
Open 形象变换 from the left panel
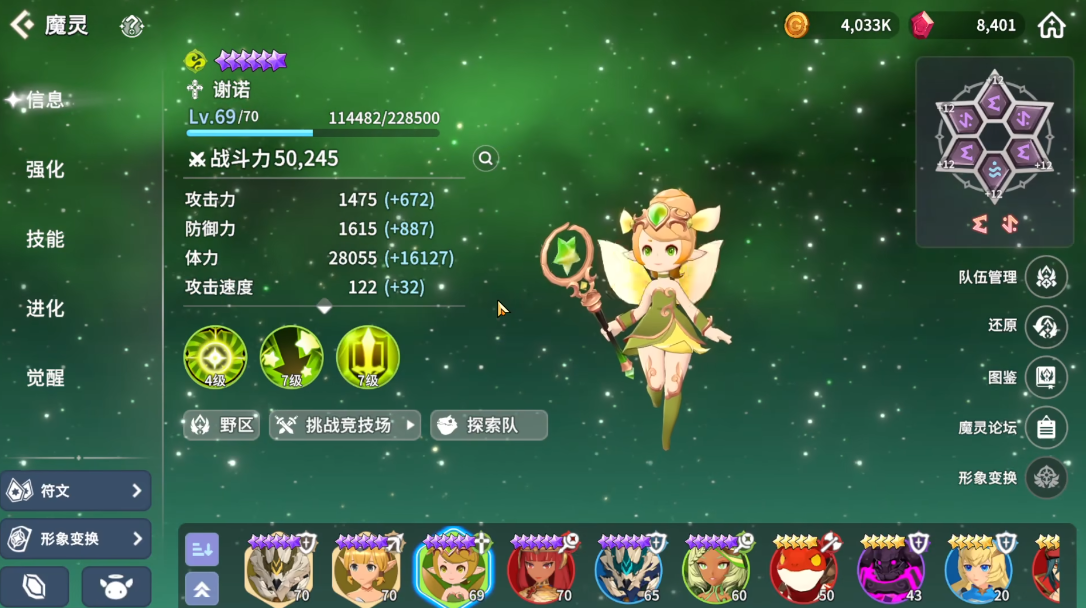coord(76,539)
